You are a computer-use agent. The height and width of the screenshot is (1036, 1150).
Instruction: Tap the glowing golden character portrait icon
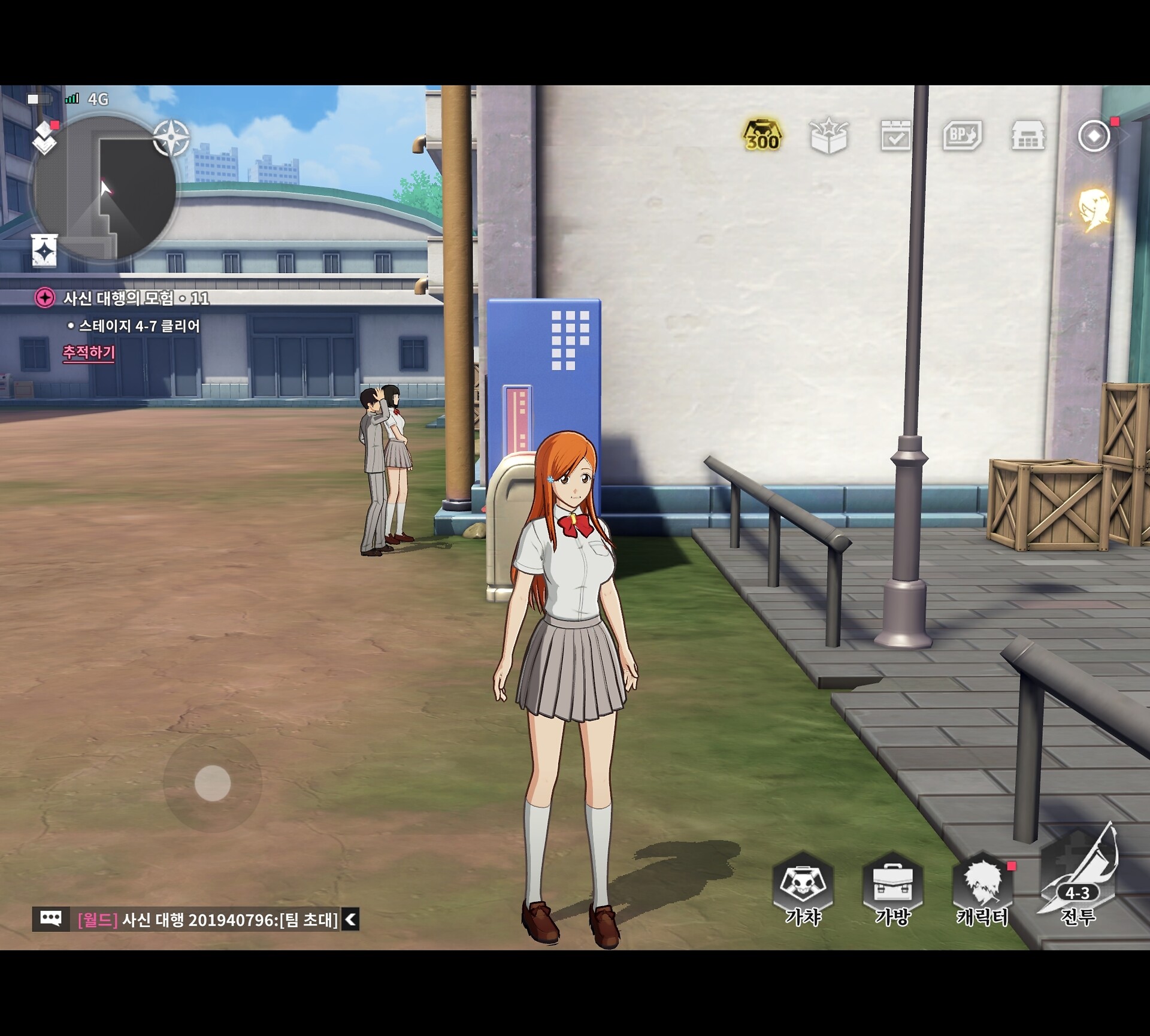[x=1094, y=211]
